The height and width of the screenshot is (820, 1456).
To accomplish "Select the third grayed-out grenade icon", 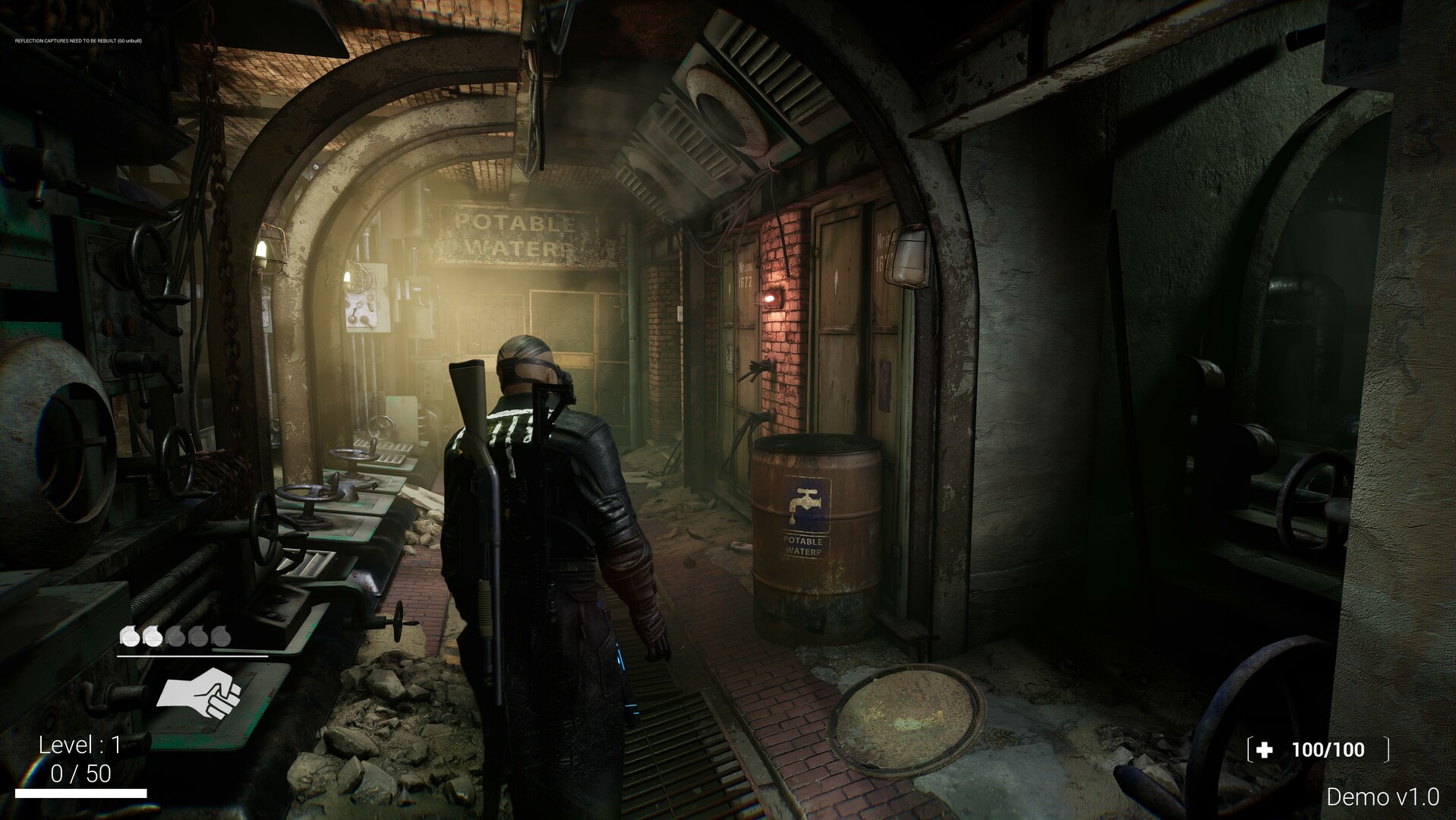I will tap(176, 636).
